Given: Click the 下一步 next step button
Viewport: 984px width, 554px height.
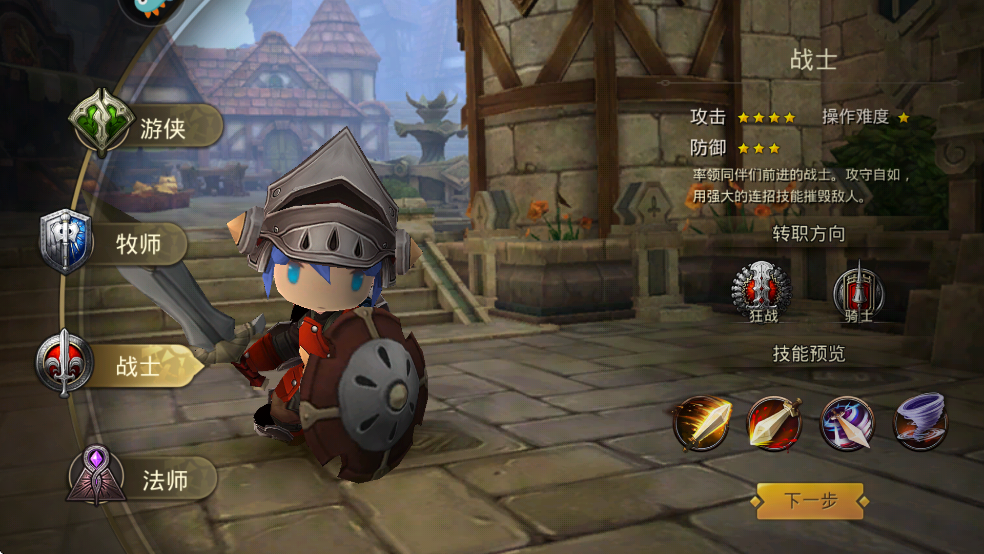Looking at the screenshot, I should (x=810, y=501).
